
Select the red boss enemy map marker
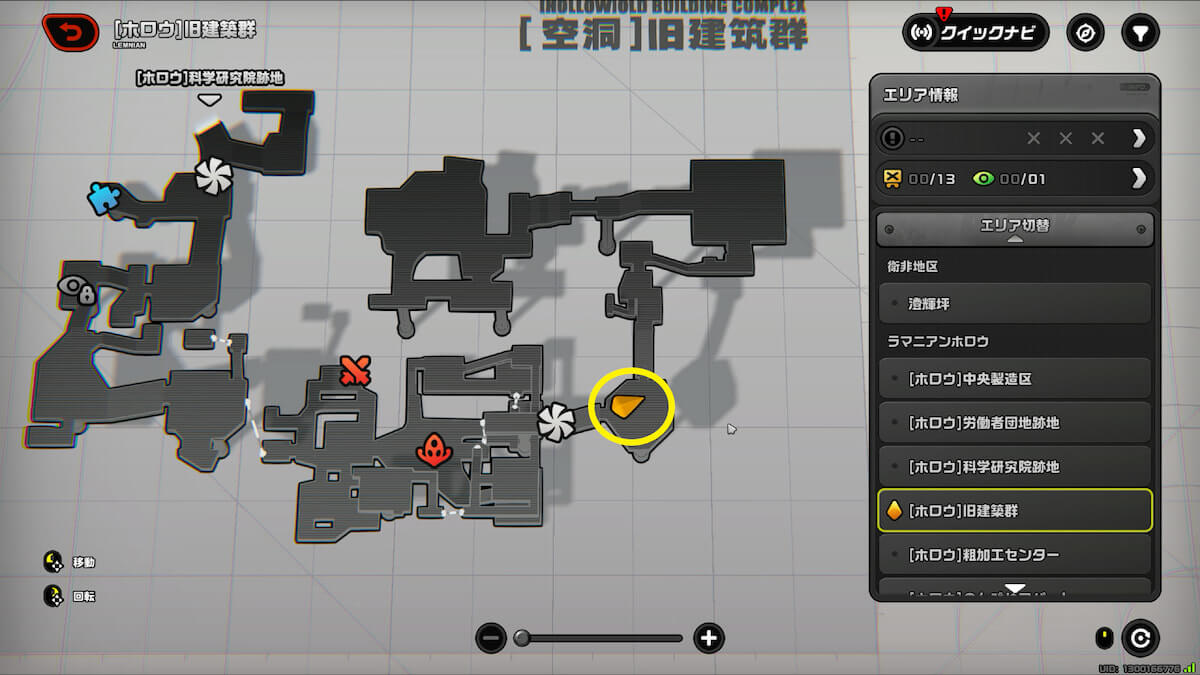[433, 450]
